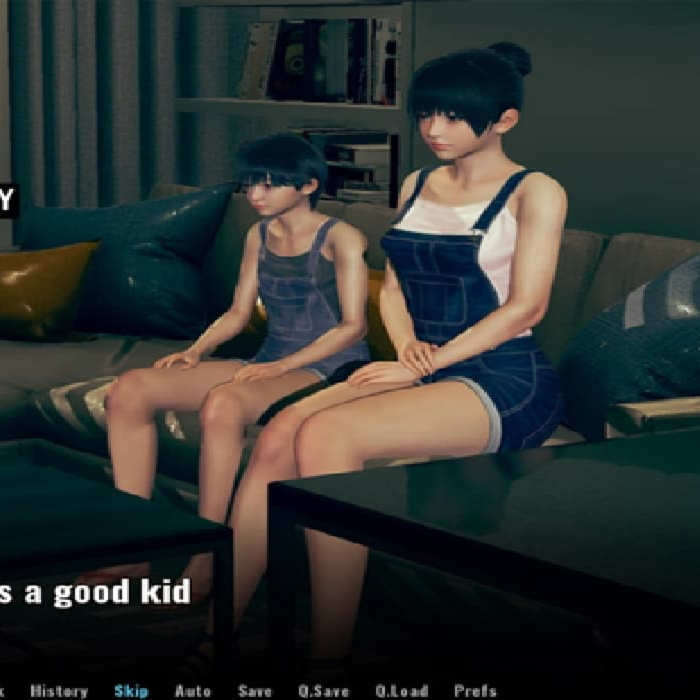This screenshot has width=700, height=700.
Task: Activate the Skip button
Action: 131,690
